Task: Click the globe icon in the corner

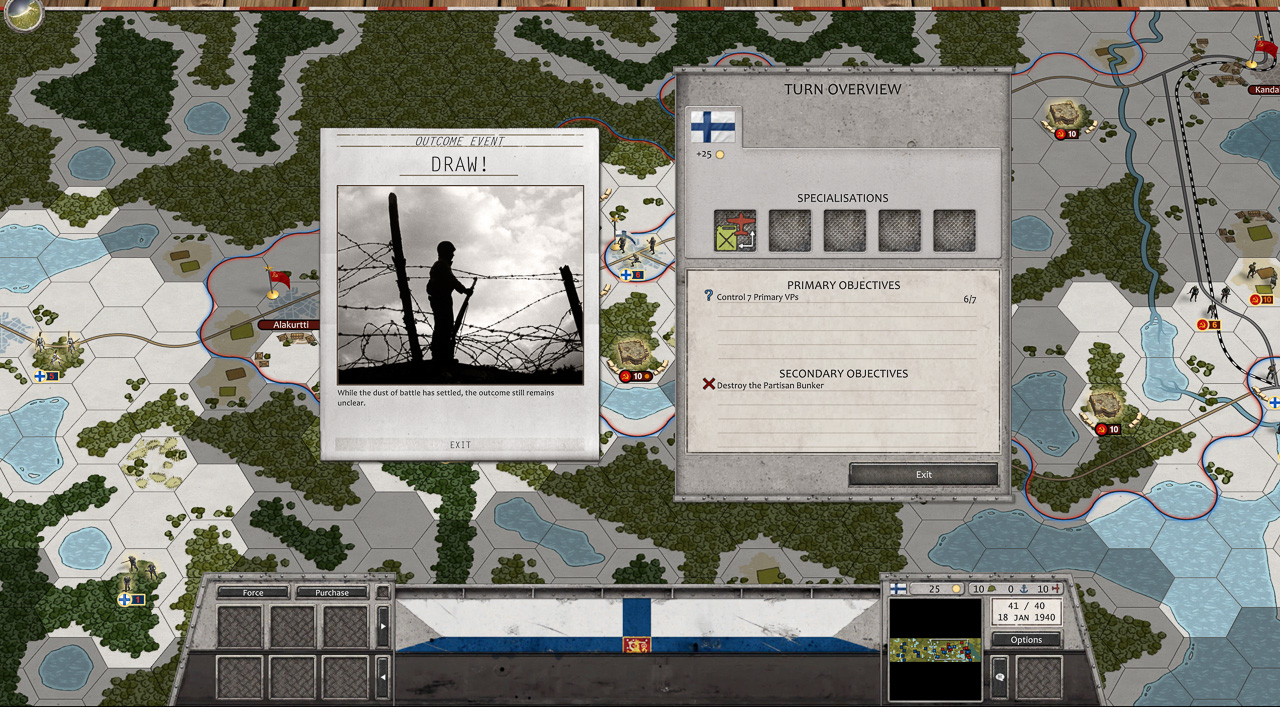Action: [23, 15]
